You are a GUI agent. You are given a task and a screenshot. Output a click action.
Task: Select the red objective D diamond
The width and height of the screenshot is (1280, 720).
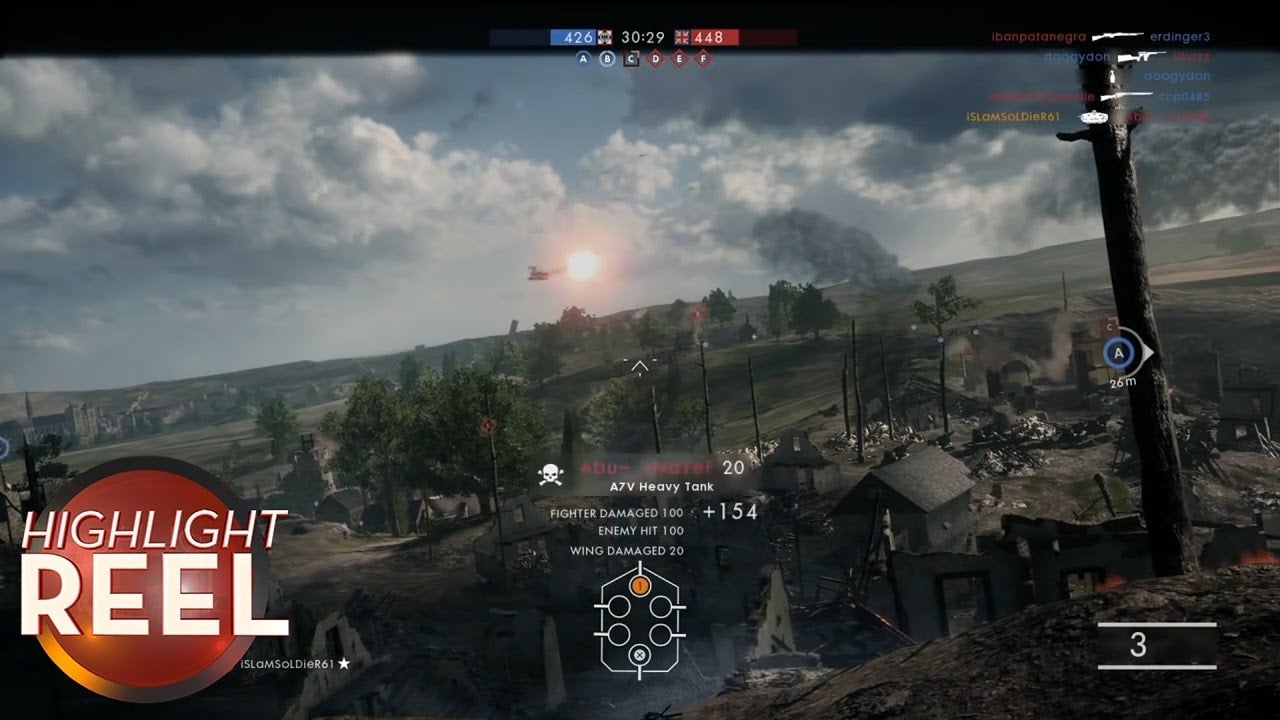[x=655, y=58]
